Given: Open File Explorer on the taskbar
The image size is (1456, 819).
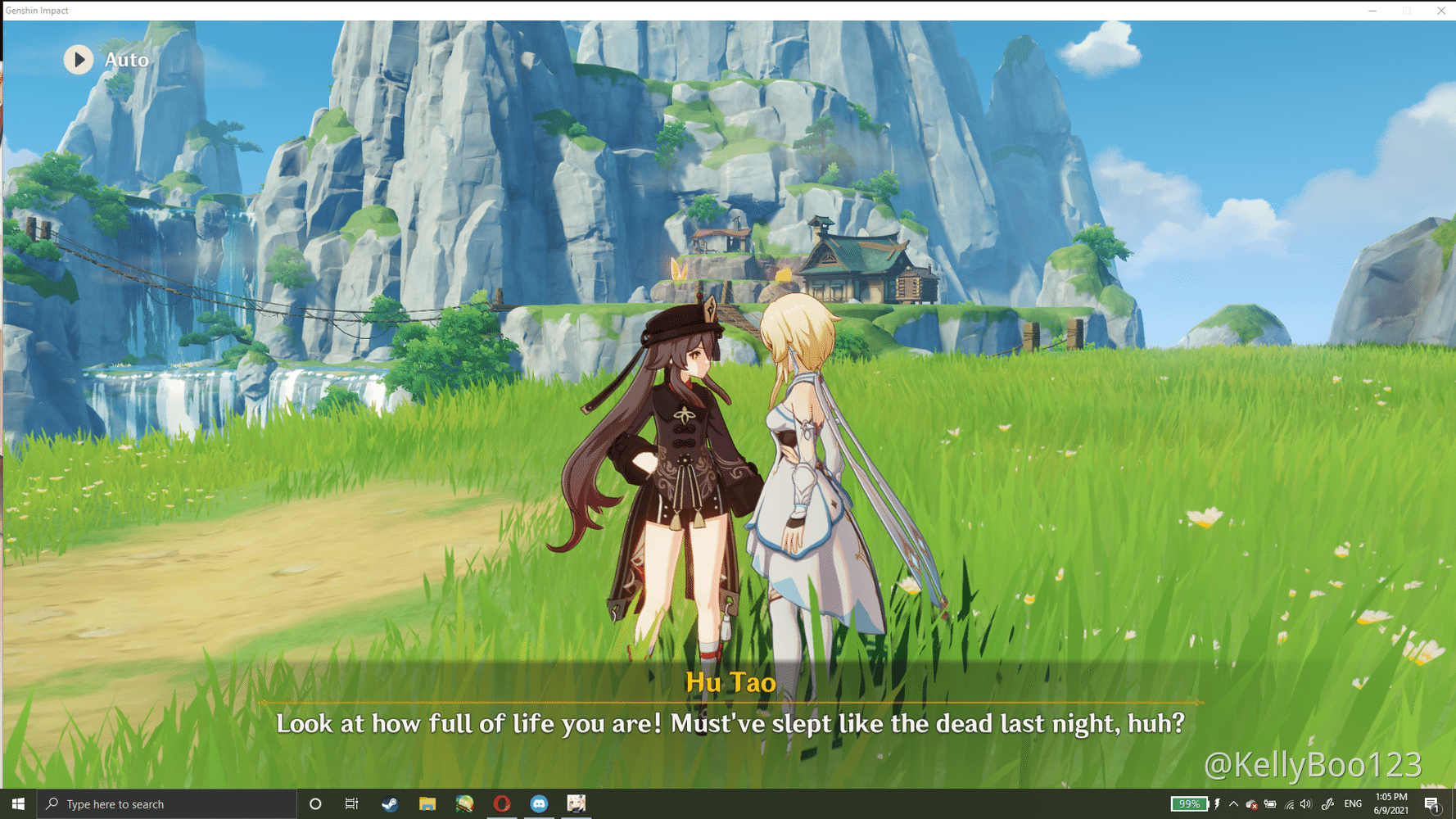Looking at the screenshot, I should [x=427, y=804].
